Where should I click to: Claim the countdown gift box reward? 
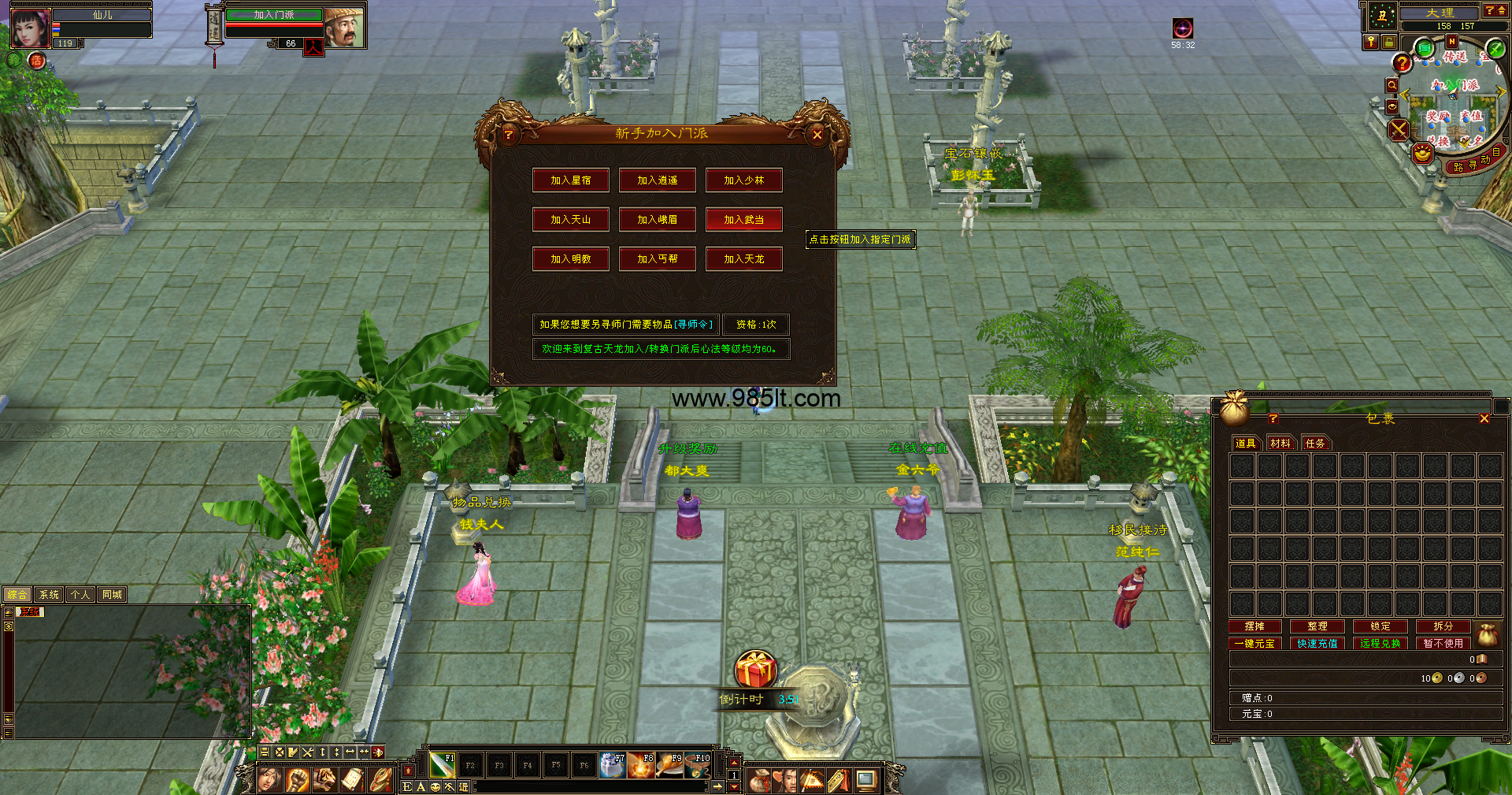pos(755,670)
